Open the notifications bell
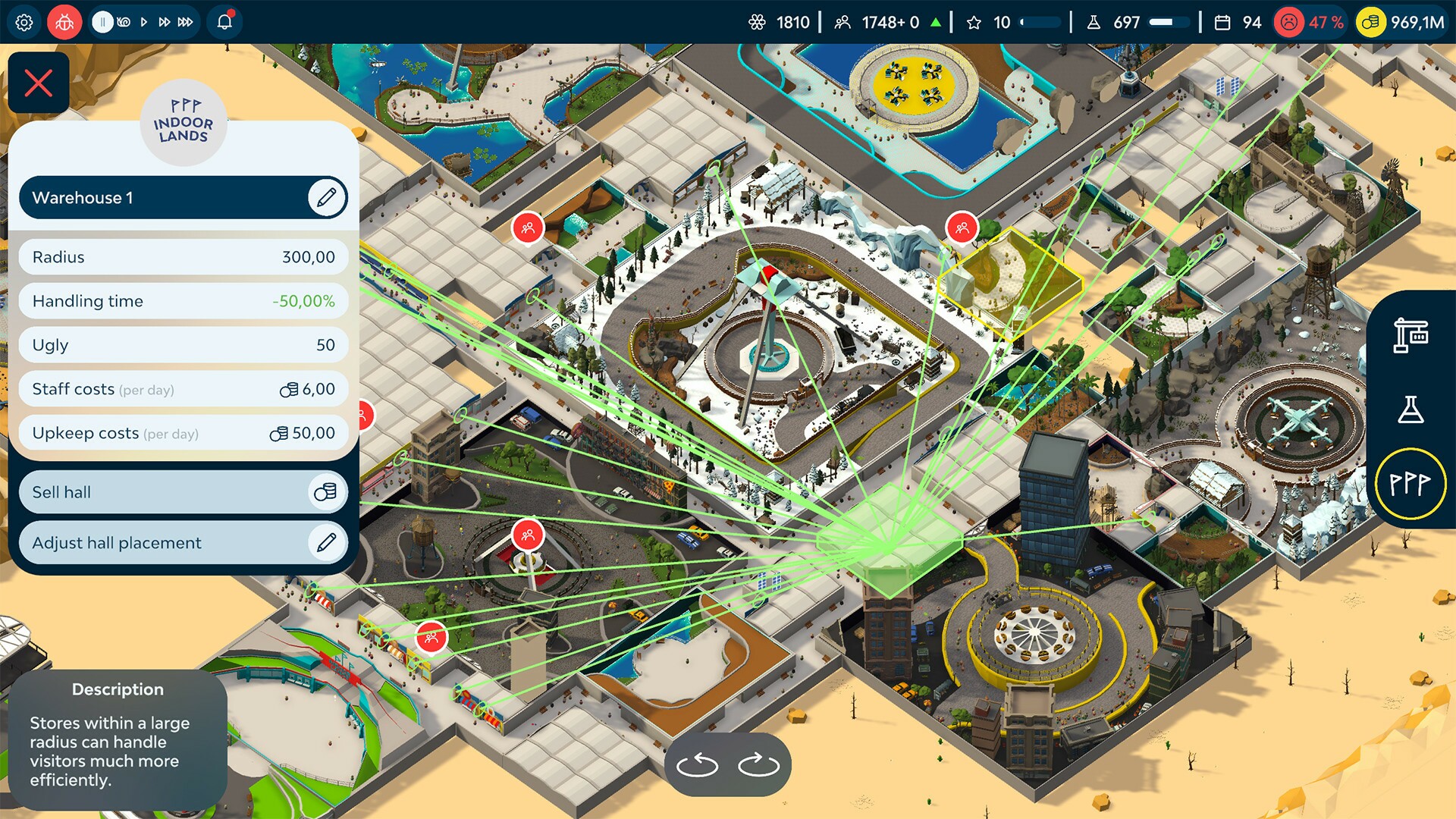This screenshot has width=1456, height=819. click(224, 22)
